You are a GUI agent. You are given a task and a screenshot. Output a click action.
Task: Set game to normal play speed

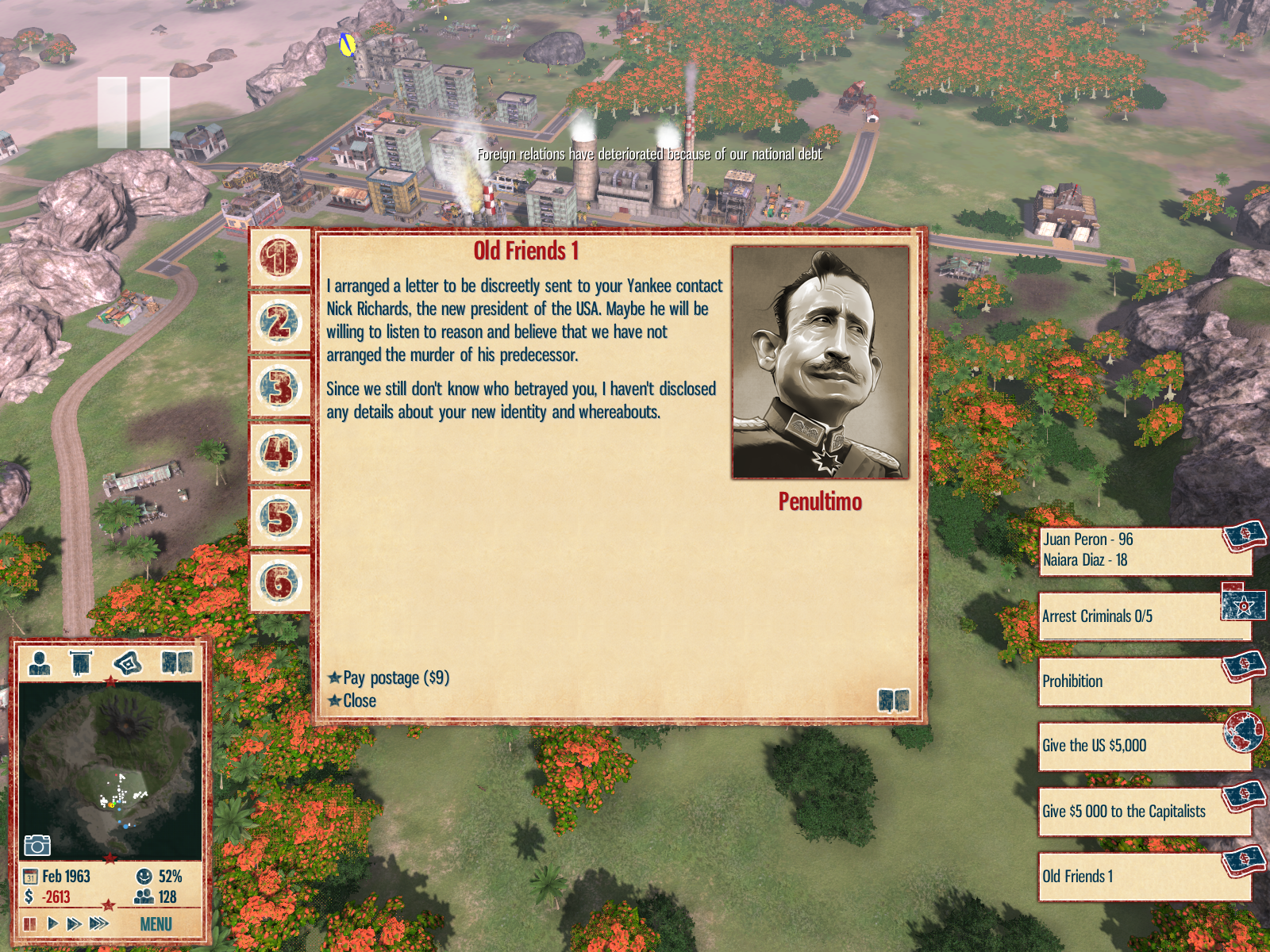52,923
